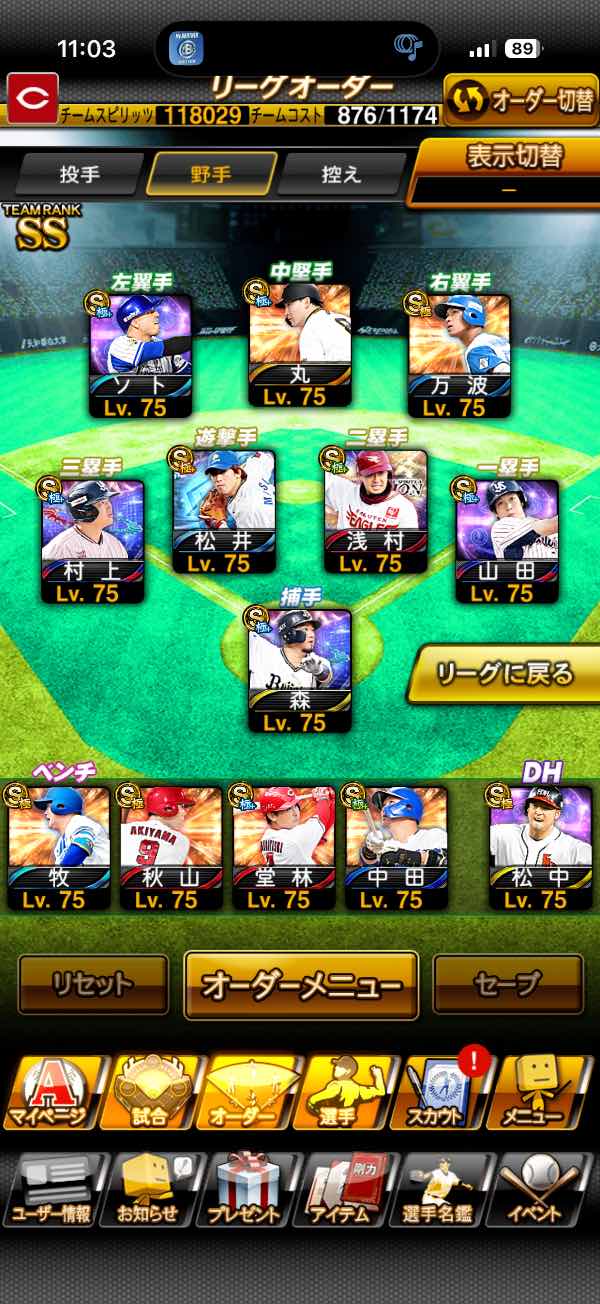Pick catcher 森 card
The width and height of the screenshot is (600, 1304).
[x=300, y=670]
